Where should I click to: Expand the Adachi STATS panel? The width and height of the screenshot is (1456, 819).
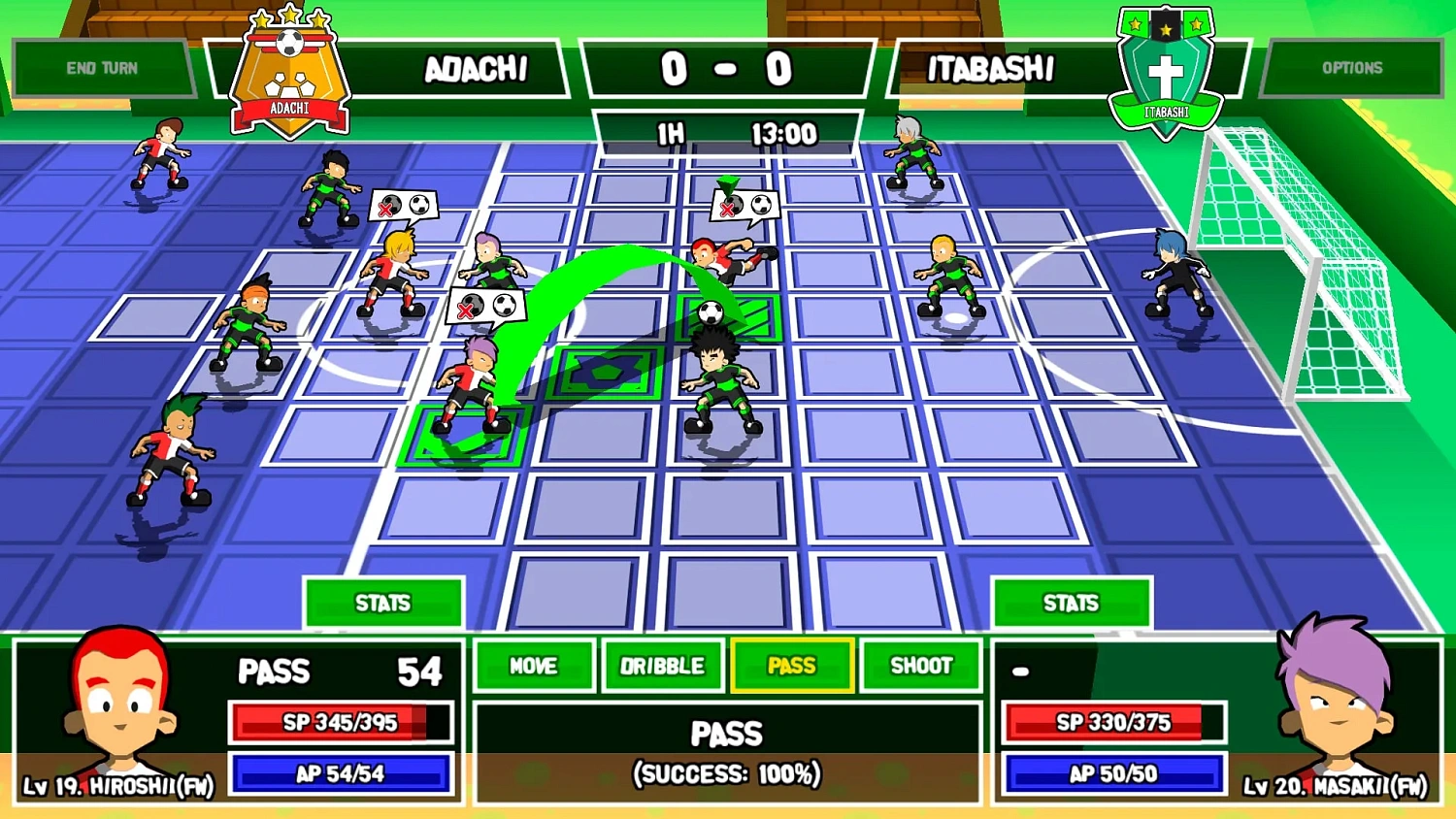click(383, 603)
